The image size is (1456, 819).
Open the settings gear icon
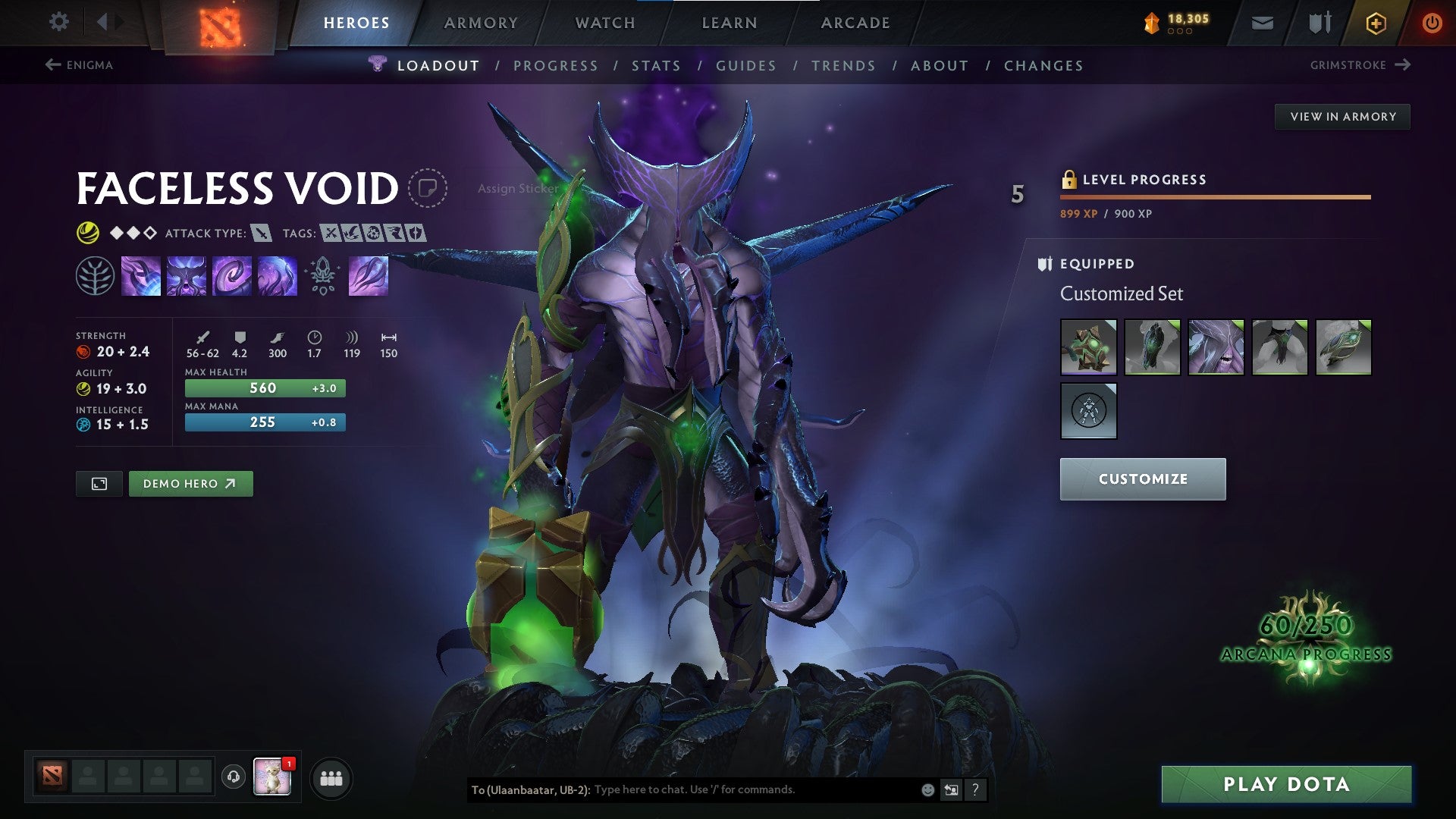58,22
